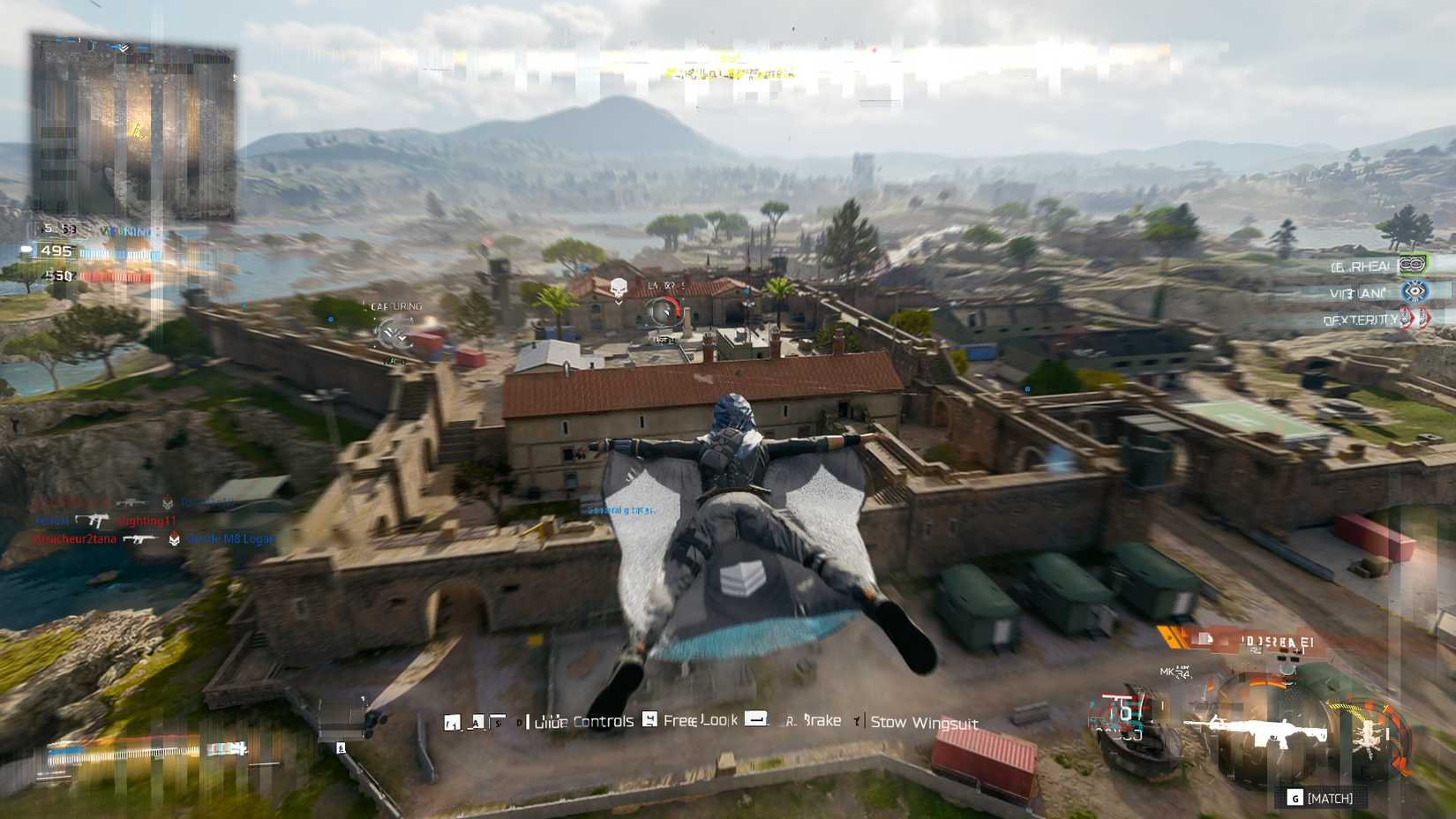Image resolution: width=1456 pixels, height=819 pixels.
Task: Select the Dexterity perk icon
Action: pyautogui.click(x=1414, y=319)
